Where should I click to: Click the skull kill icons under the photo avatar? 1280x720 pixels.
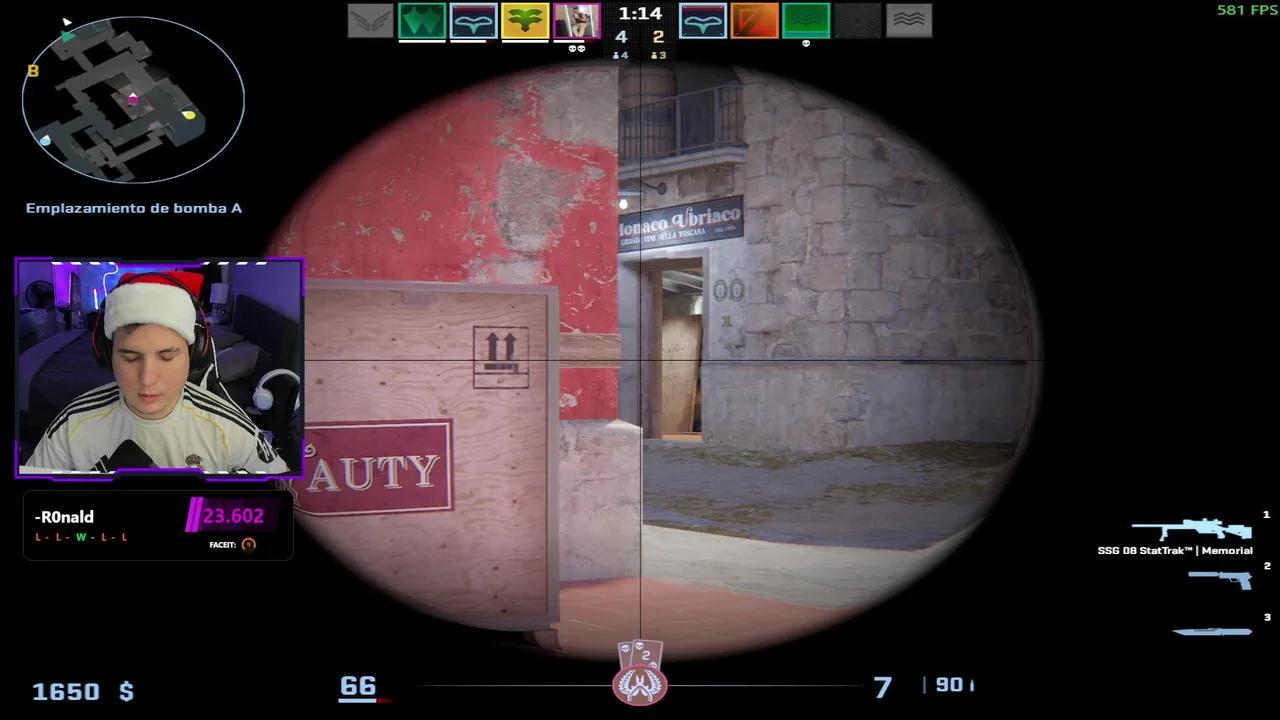point(575,50)
